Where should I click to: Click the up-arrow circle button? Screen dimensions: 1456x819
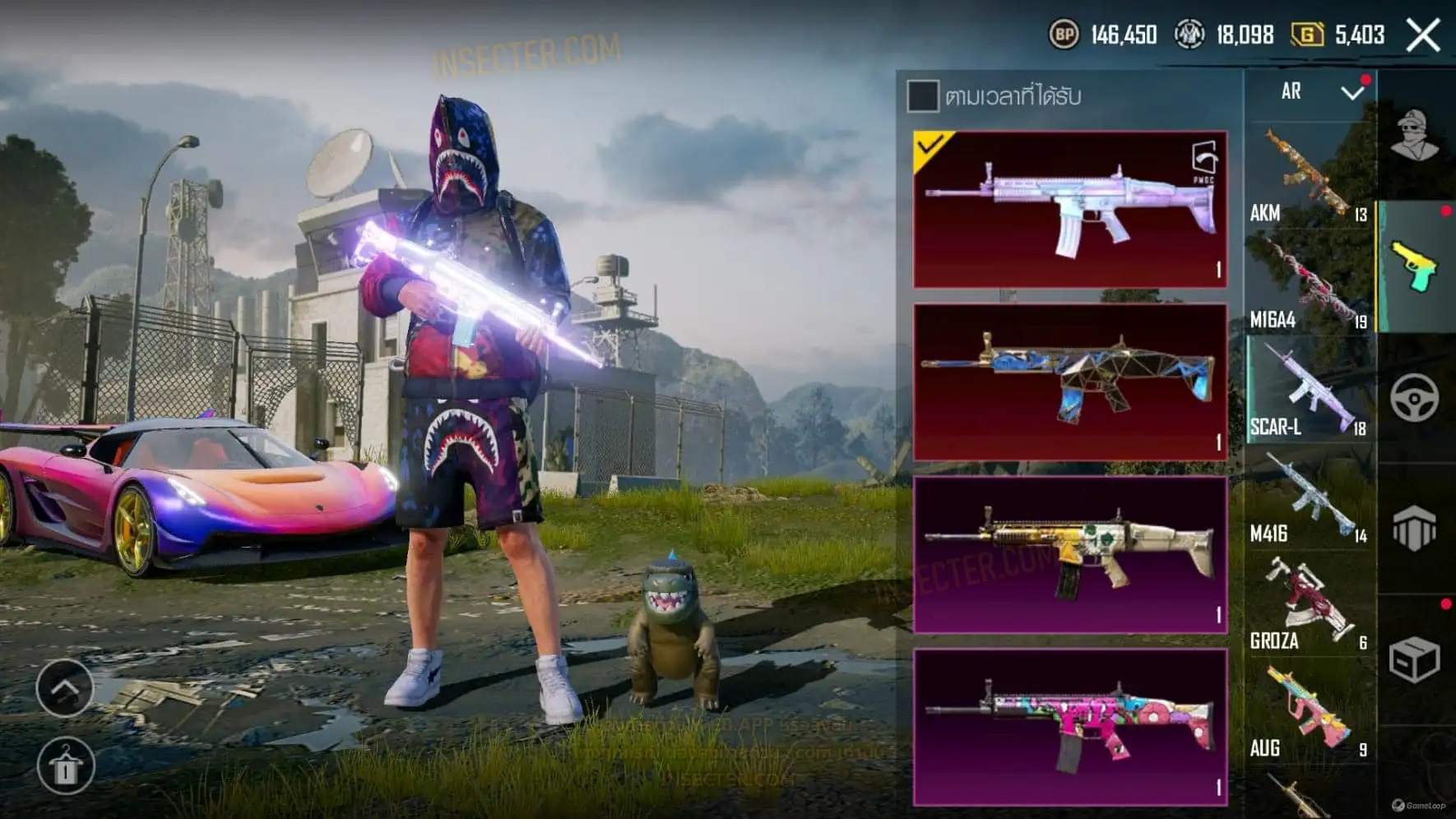click(65, 687)
